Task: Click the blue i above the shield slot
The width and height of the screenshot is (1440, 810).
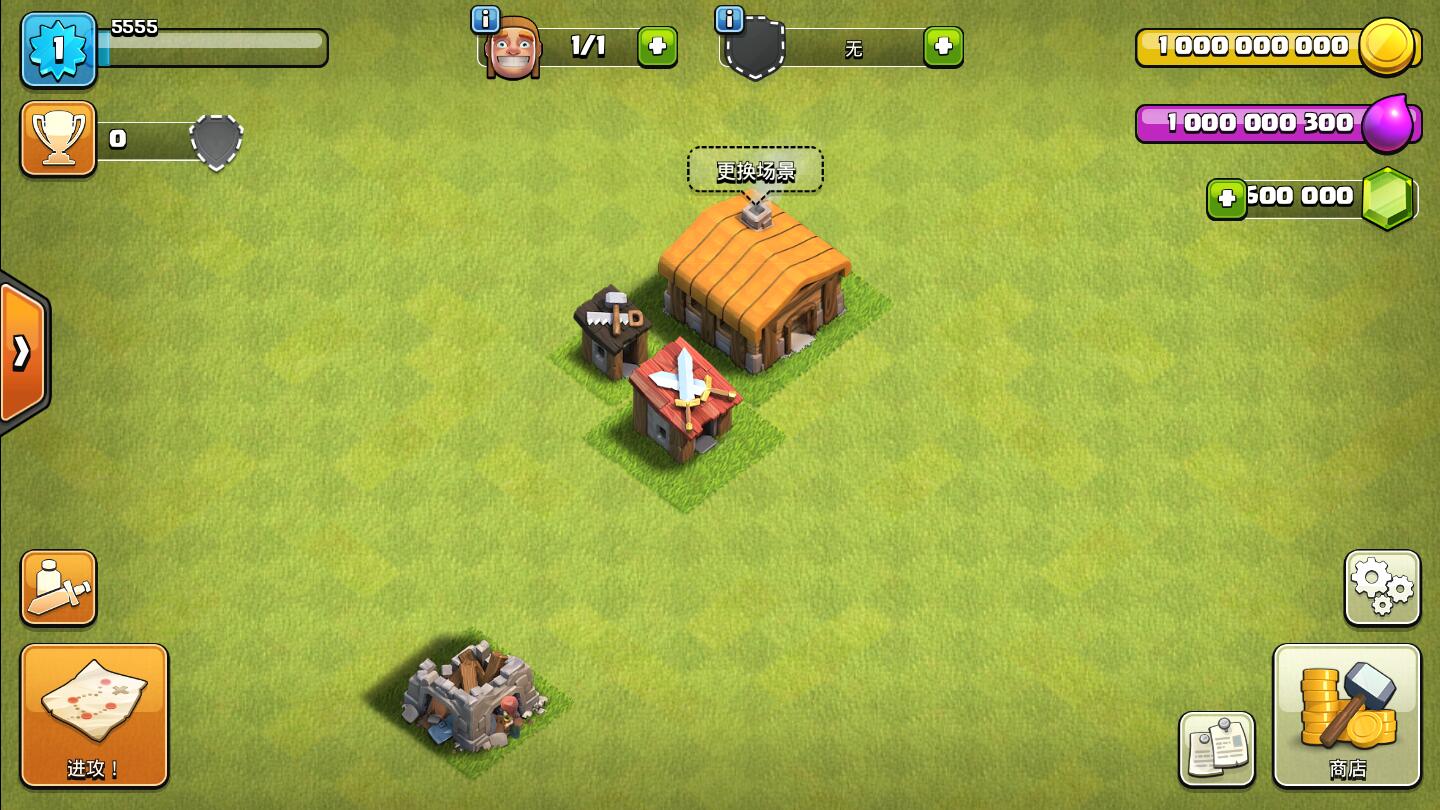Action: tap(728, 17)
